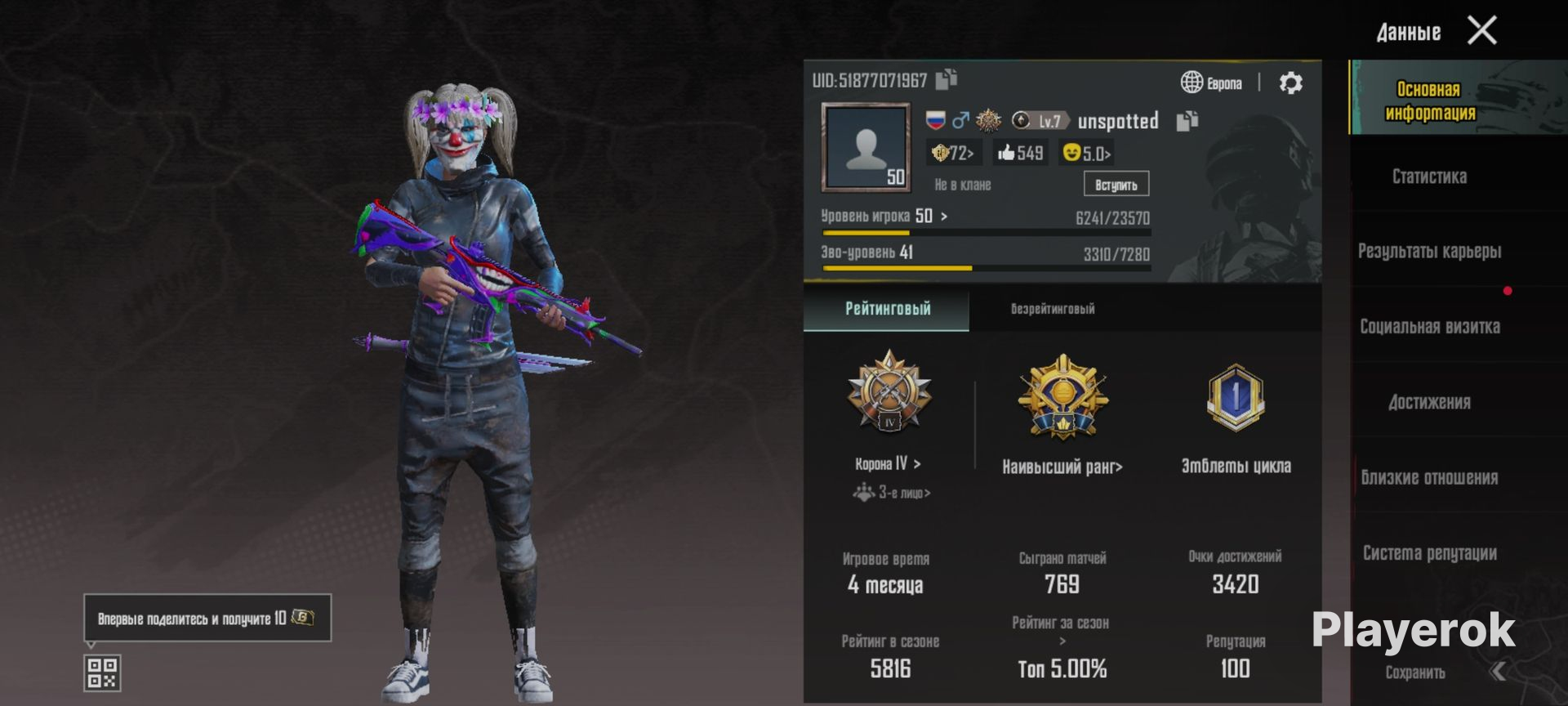The image size is (1568, 706).
Task: Select the Рейтинговый tab
Action: [x=888, y=309]
